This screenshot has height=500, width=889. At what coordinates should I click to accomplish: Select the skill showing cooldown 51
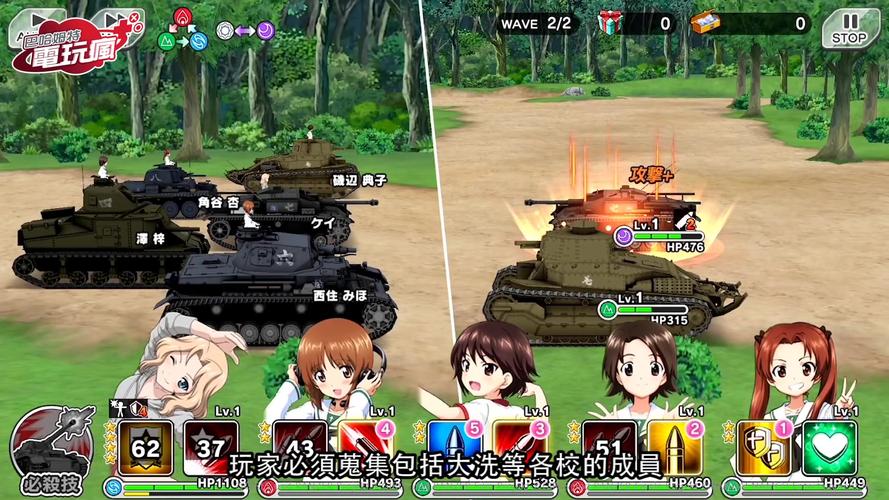610,447
